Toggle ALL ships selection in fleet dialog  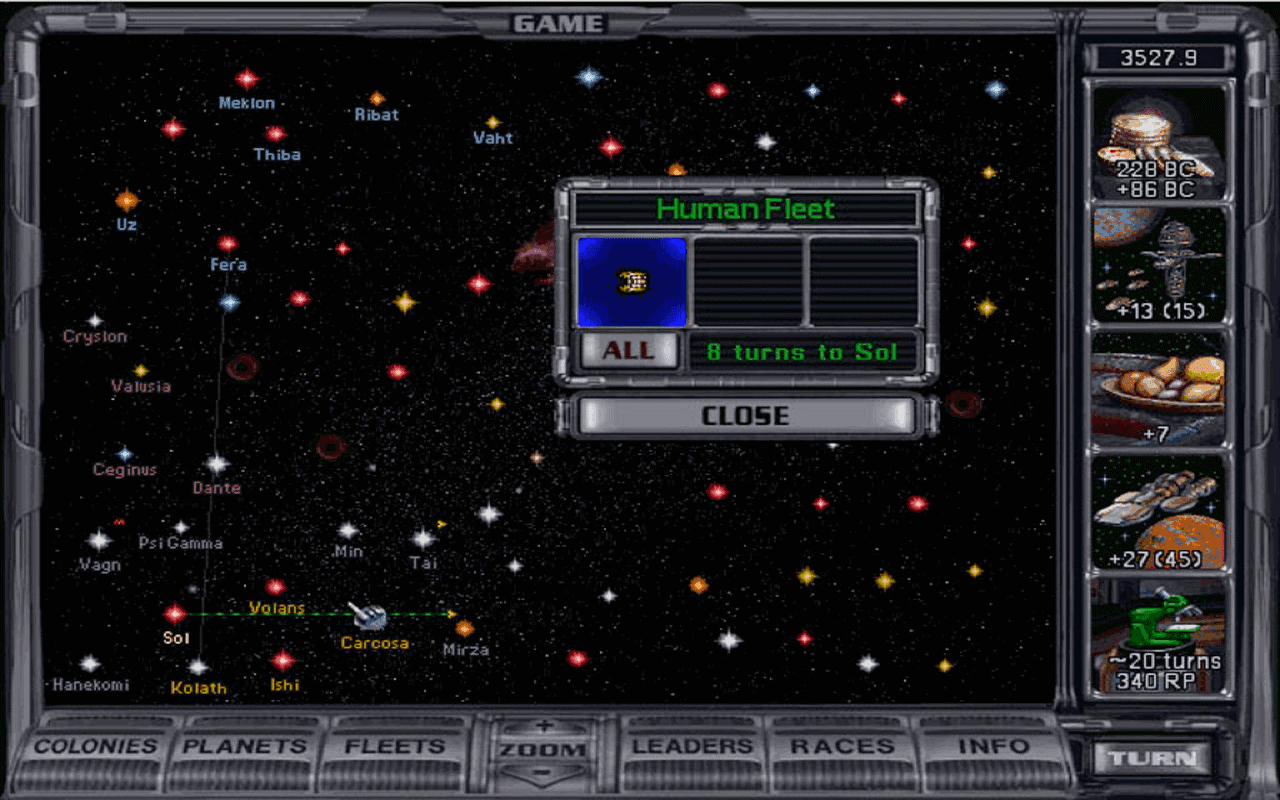[628, 351]
